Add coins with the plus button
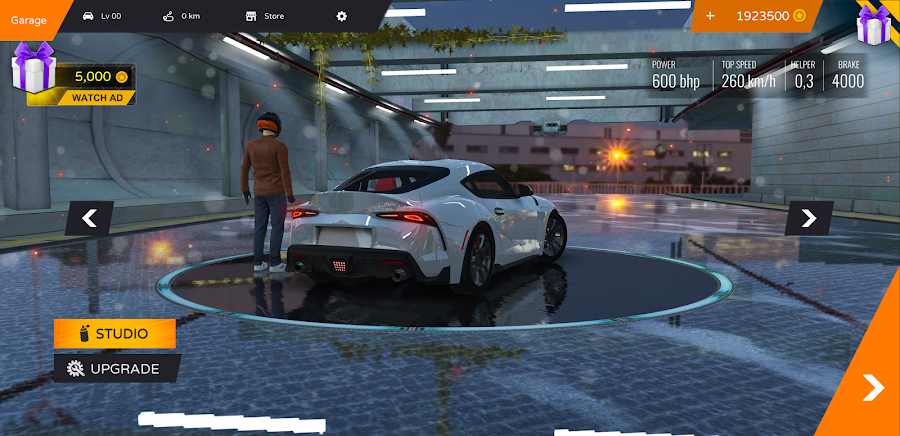The width and height of the screenshot is (900, 436). pyautogui.click(x=710, y=16)
